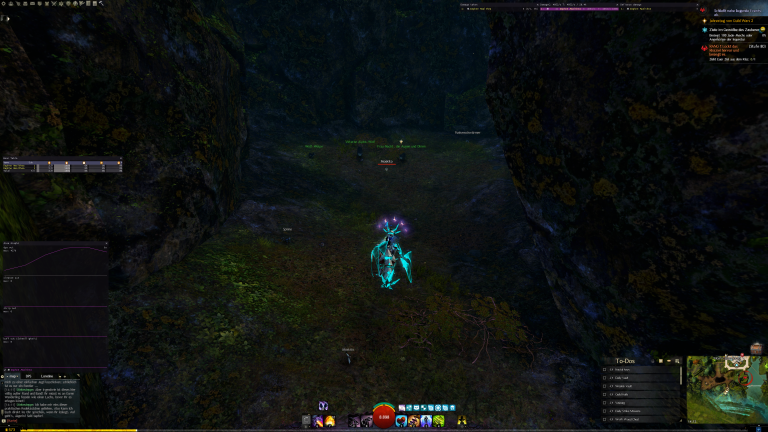This screenshot has height=432, width=768.
Task: Activate the orange fire weapon skill
Action: tap(330, 422)
